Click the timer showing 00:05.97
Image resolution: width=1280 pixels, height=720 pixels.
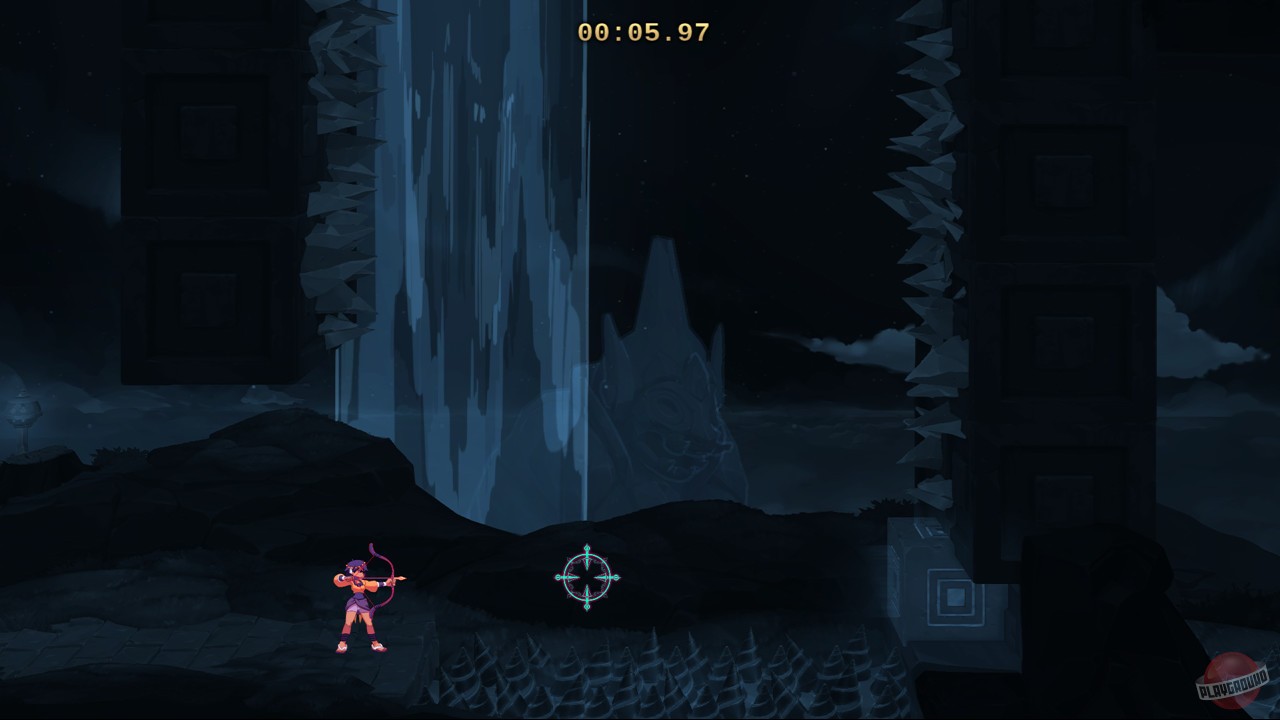643,33
